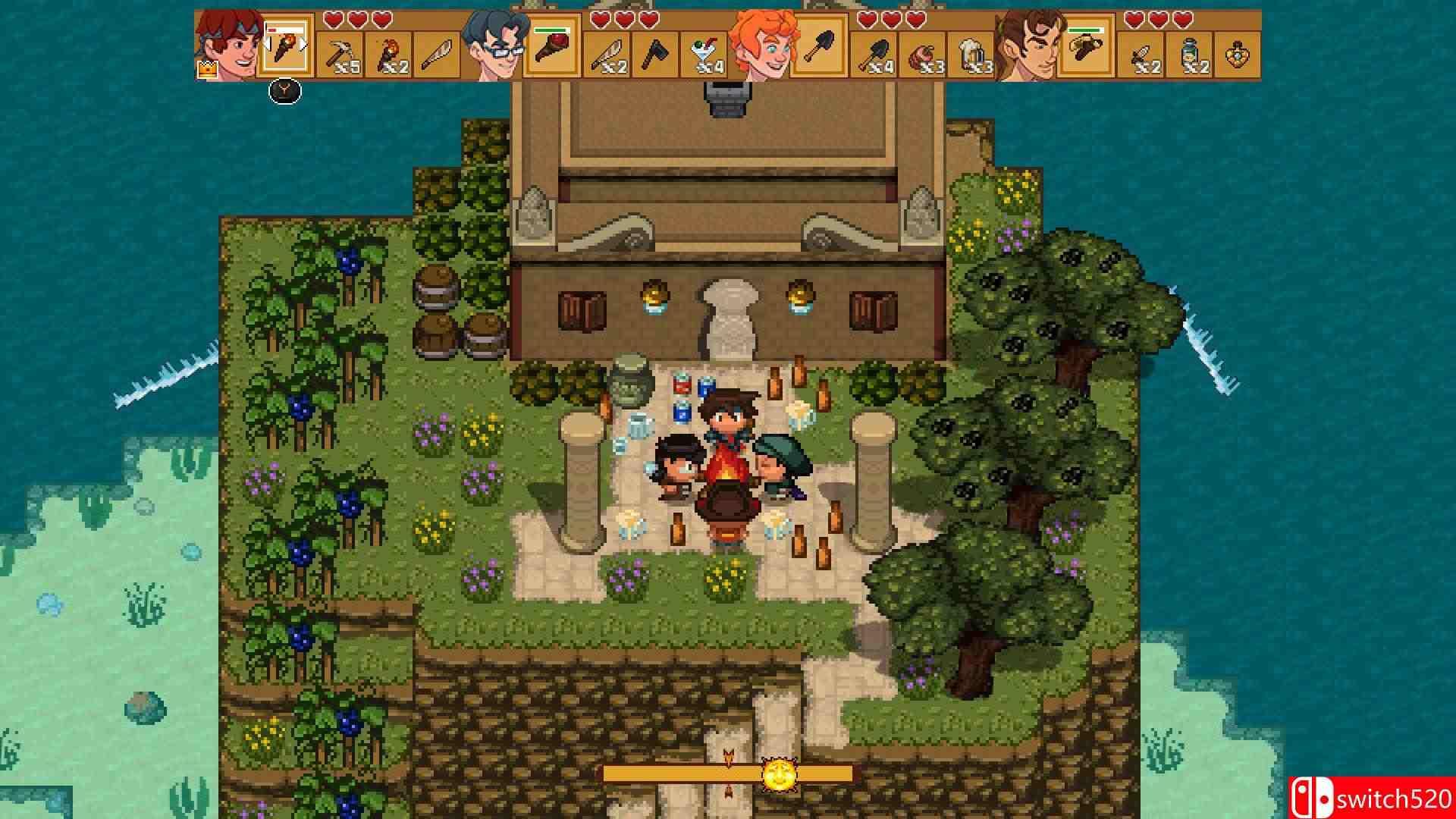Choose the bone club x2 slot
Screen dimensions: 1456x819
click(607, 55)
